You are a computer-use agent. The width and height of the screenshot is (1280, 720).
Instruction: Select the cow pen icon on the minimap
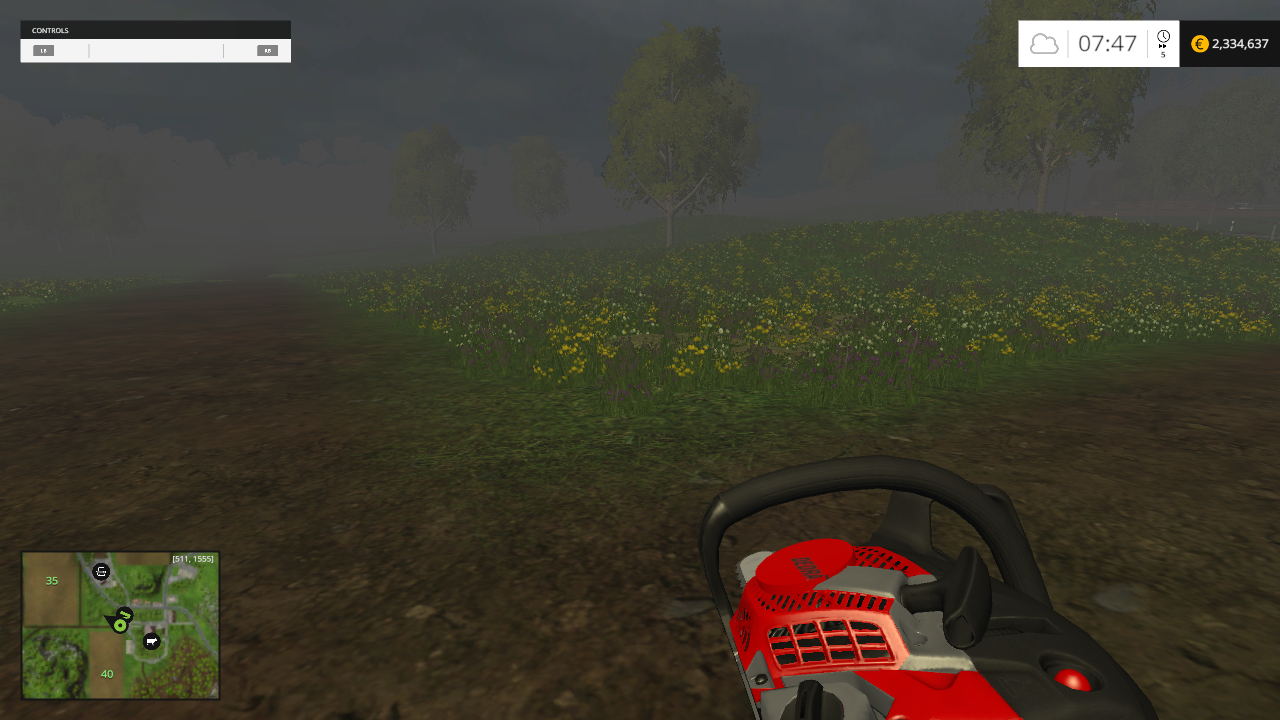coord(151,642)
